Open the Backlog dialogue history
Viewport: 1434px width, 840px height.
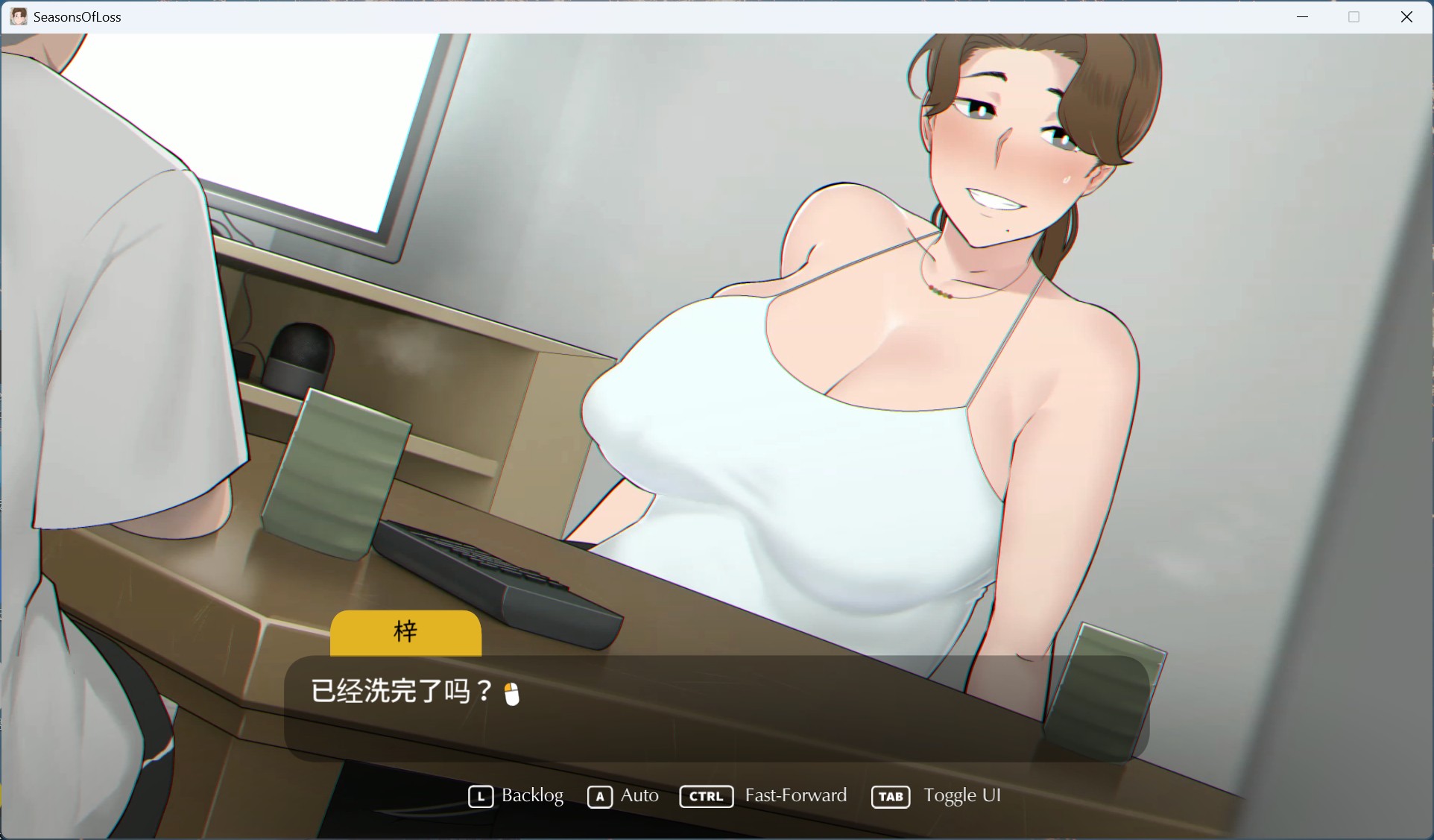(x=531, y=796)
